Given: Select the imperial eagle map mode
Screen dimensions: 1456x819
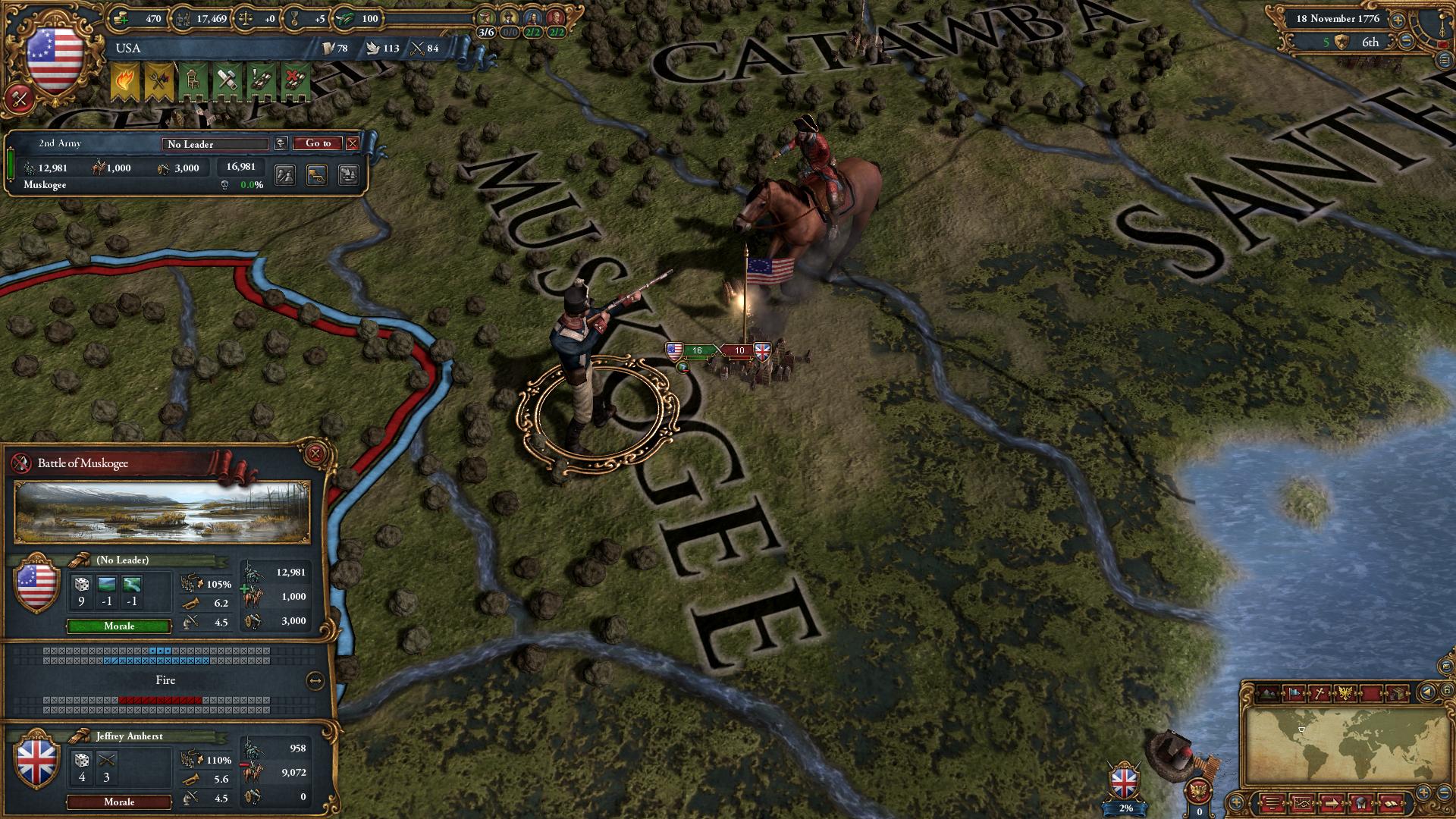Looking at the screenshot, I should 1344,691.
